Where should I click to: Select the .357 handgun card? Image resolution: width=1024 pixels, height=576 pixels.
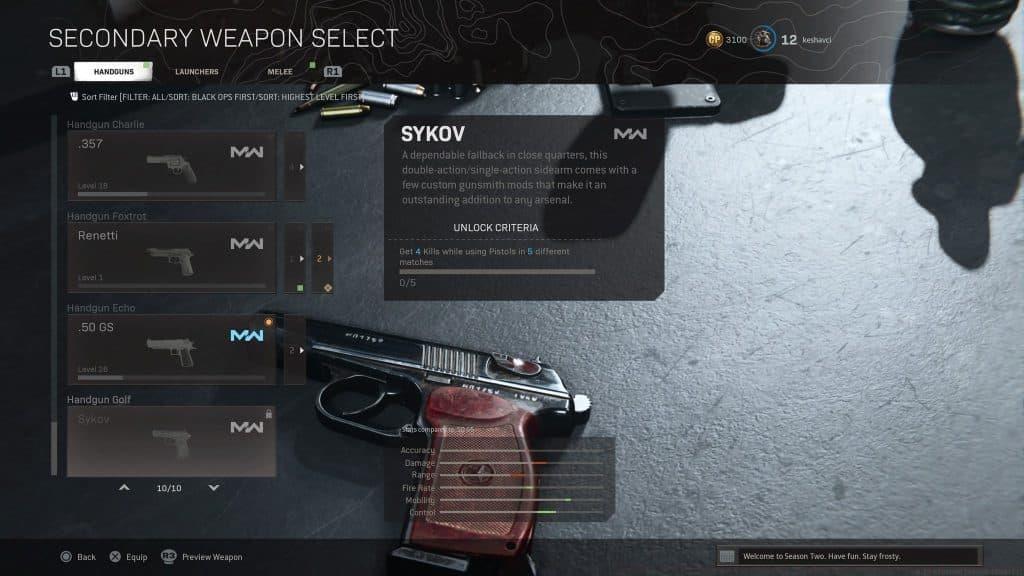pyautogui.click(x=171, y=166)
